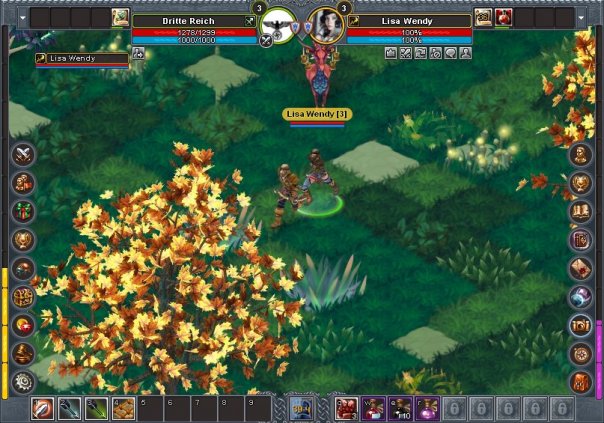Screen dimensions: 604x423
Task: Click the red orb icon in left sidebar
Action: click(24, 325)
